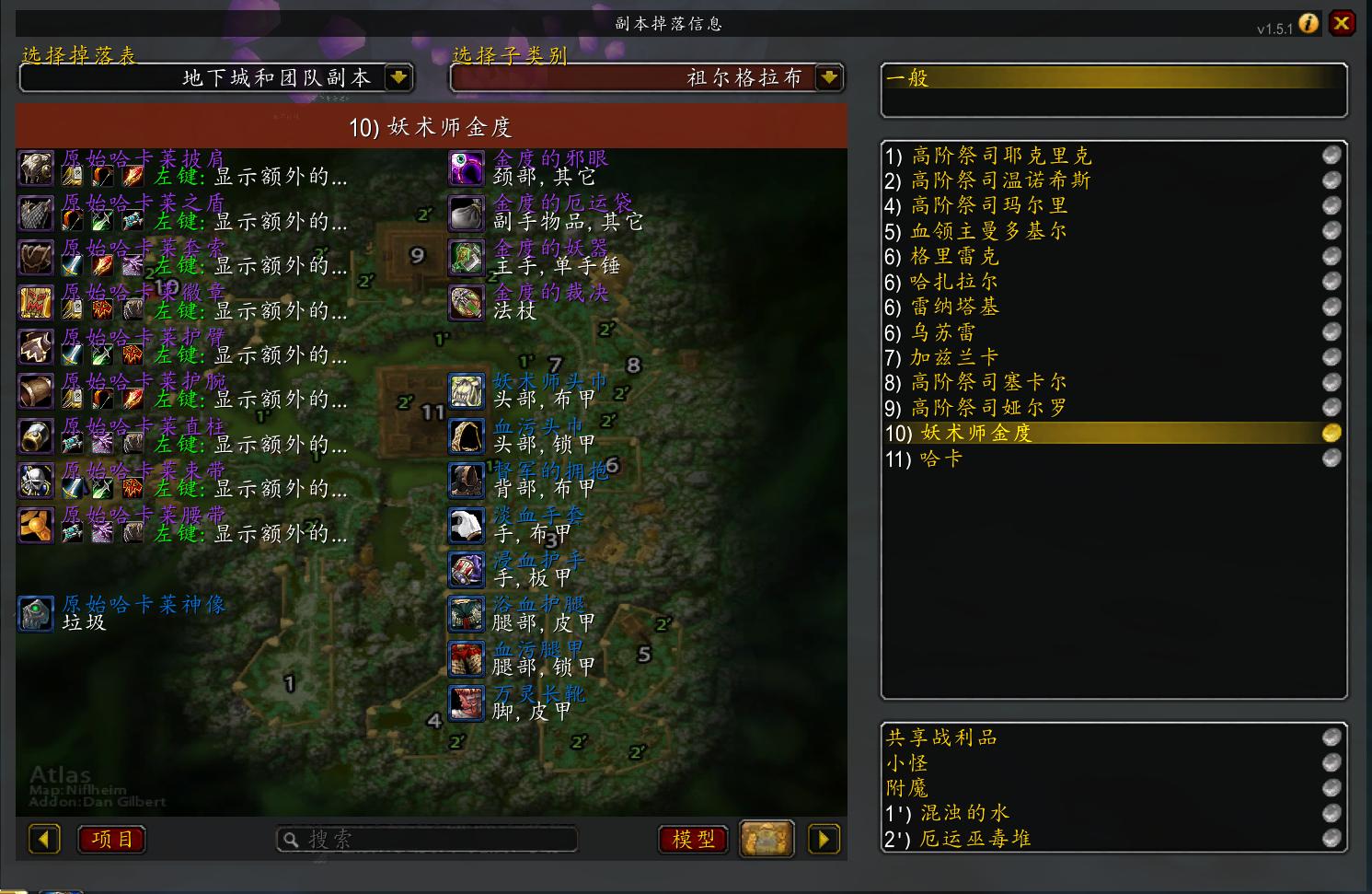The height and width of the screenshot is (894, 1372).
Task: Click the 万灵长靴 boots item icon
Action: pyautogui.click(x=467, y=702)
